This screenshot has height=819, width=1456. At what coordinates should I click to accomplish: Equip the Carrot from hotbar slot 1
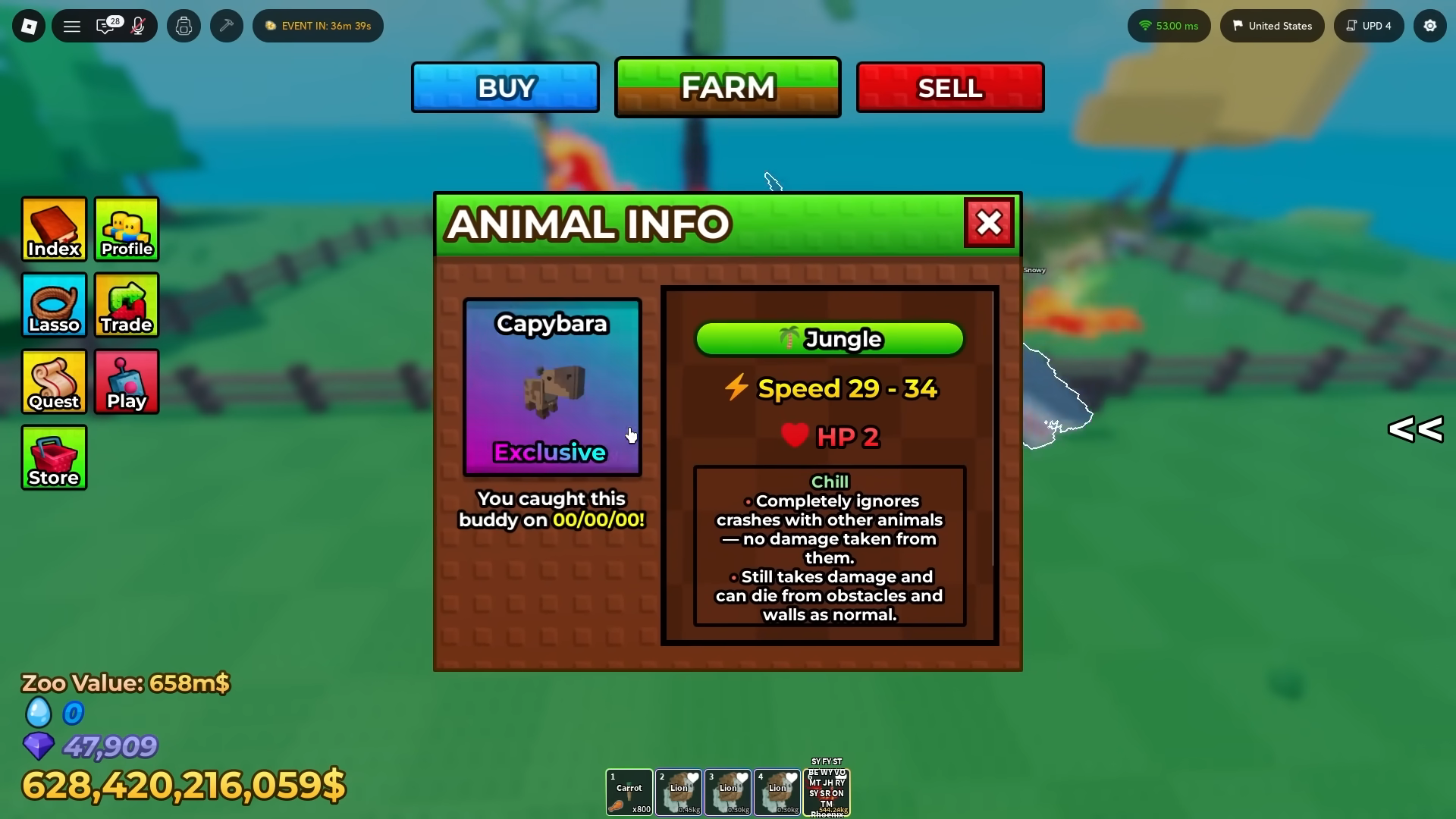629,792
